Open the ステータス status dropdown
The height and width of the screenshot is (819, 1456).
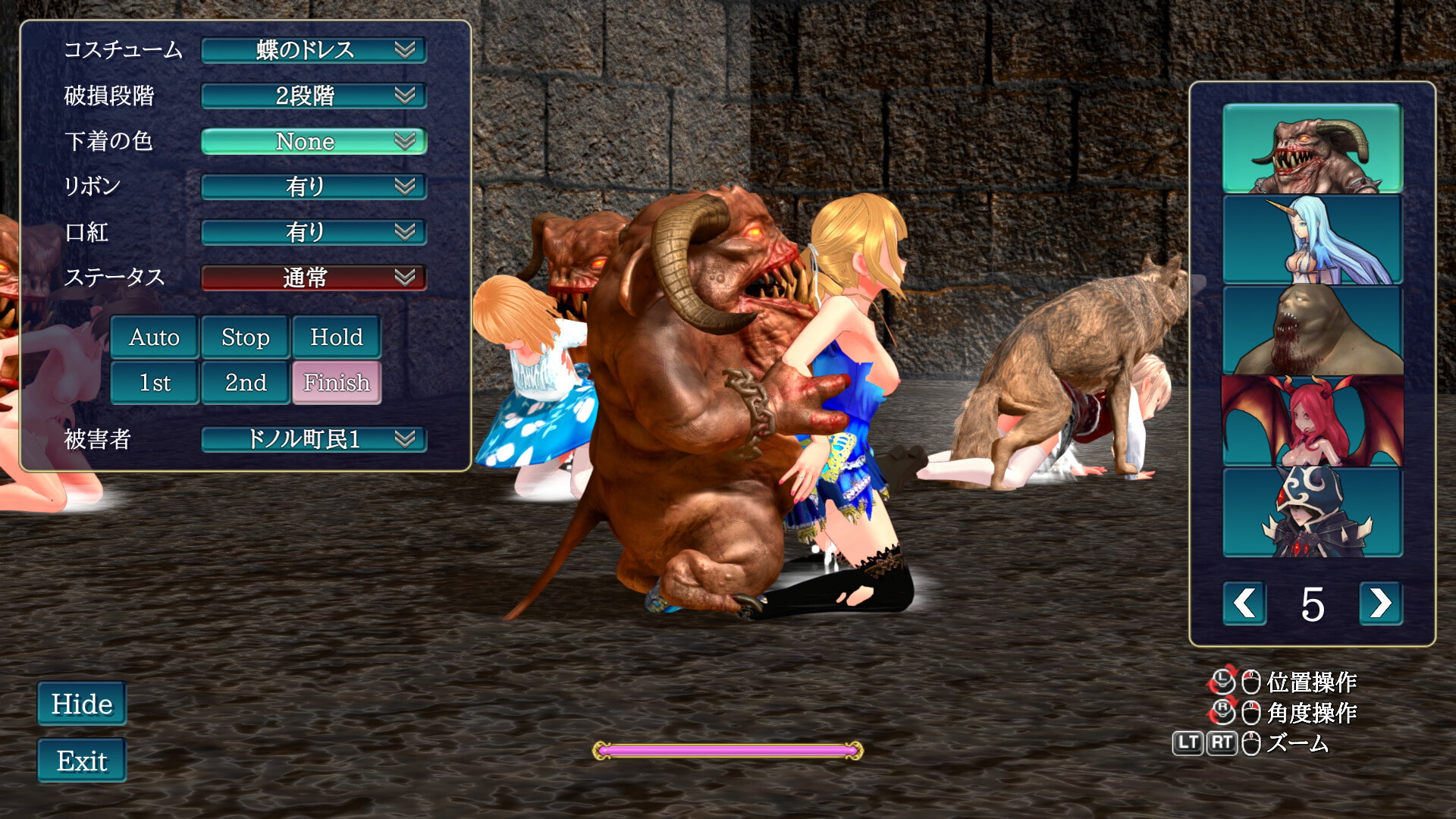pos(313,278)
